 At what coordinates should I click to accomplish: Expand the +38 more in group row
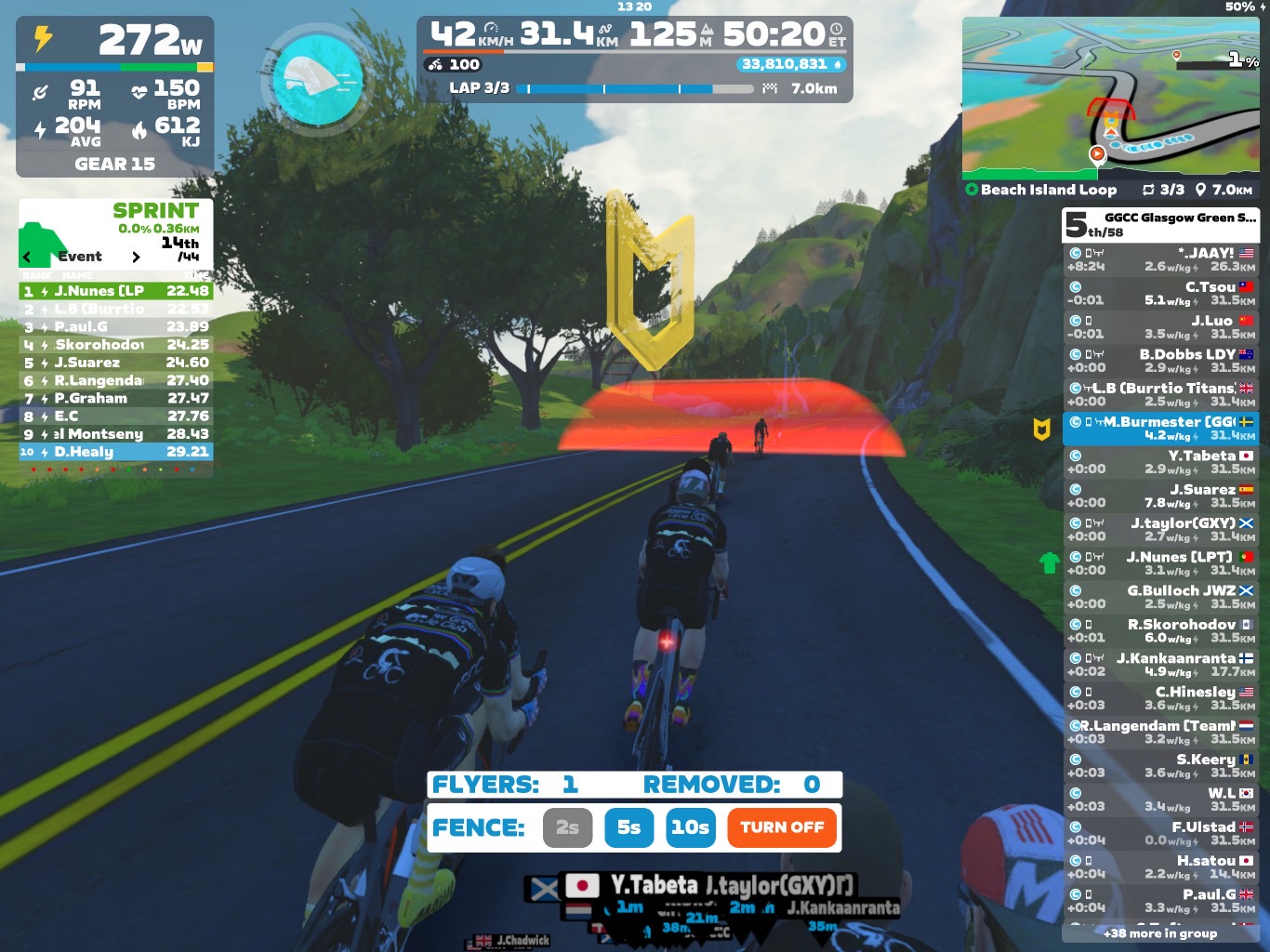point(1160,932)
